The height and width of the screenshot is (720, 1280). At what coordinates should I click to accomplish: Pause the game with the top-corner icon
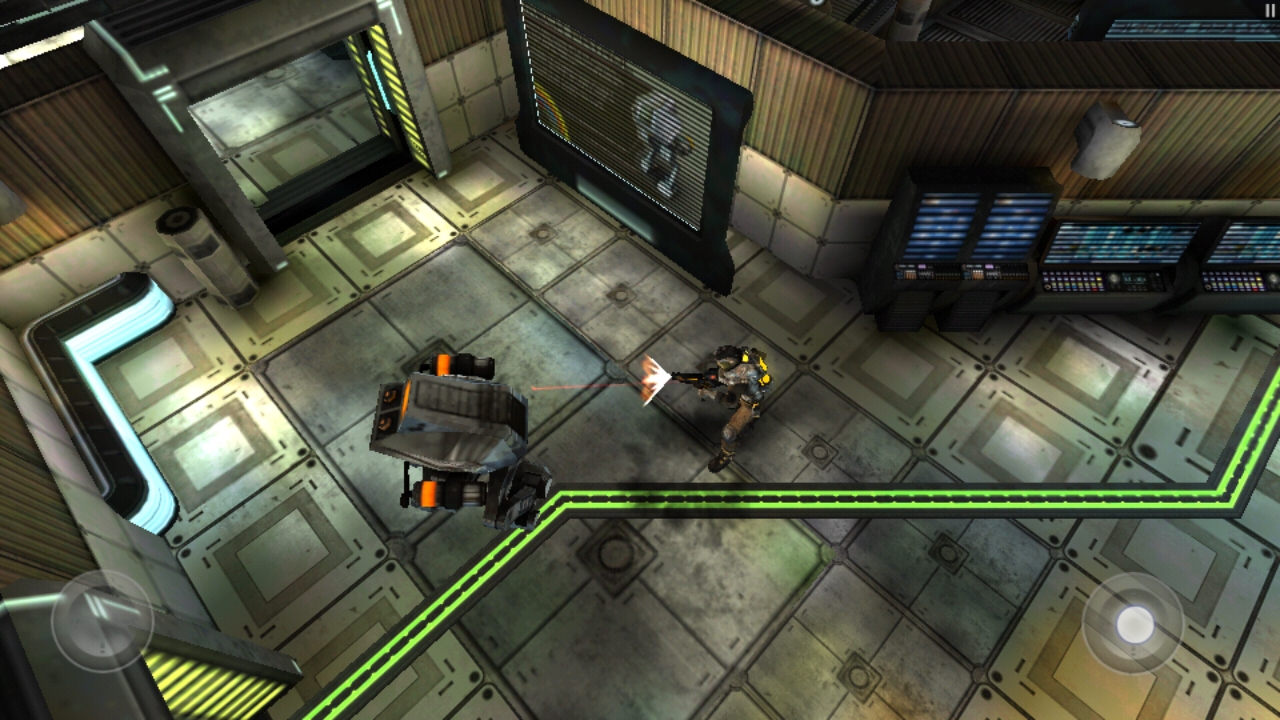pos(1269,10)
